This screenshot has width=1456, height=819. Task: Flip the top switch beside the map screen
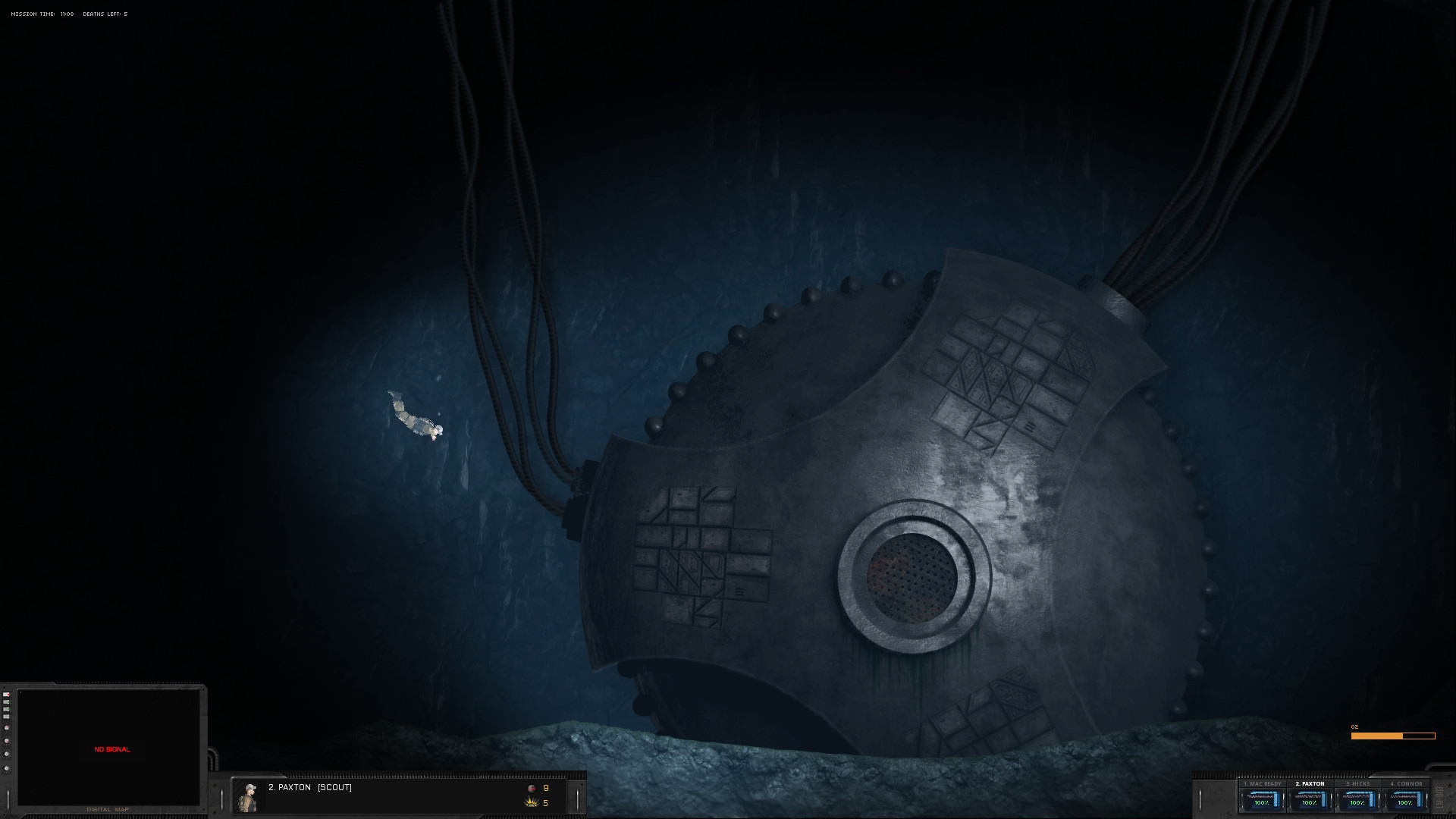6,694
